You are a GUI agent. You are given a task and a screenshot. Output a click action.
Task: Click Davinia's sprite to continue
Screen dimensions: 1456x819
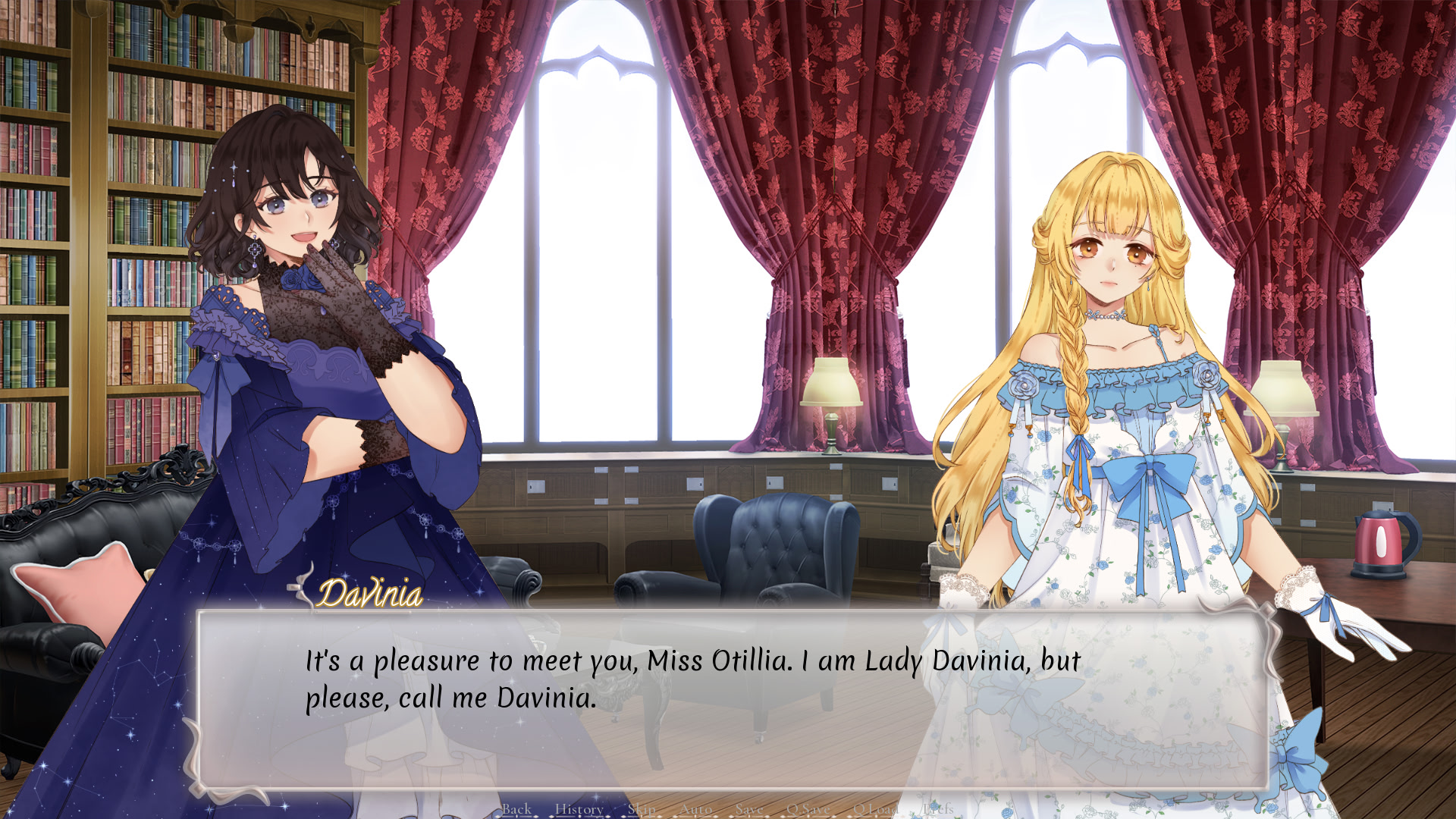pos(303,341)
